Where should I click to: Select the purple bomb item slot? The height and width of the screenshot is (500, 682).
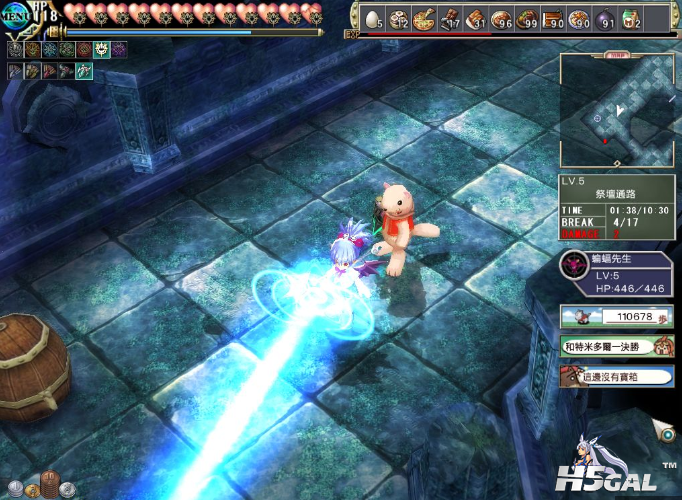(605, 18)
